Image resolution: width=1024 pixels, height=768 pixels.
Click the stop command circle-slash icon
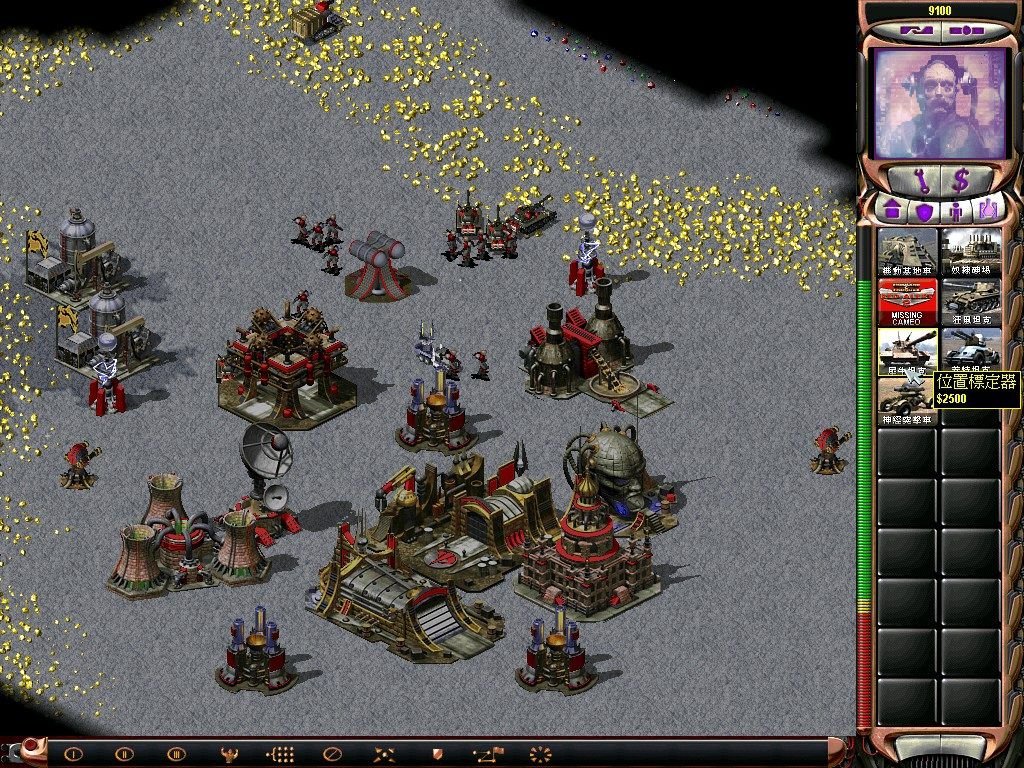333,754
